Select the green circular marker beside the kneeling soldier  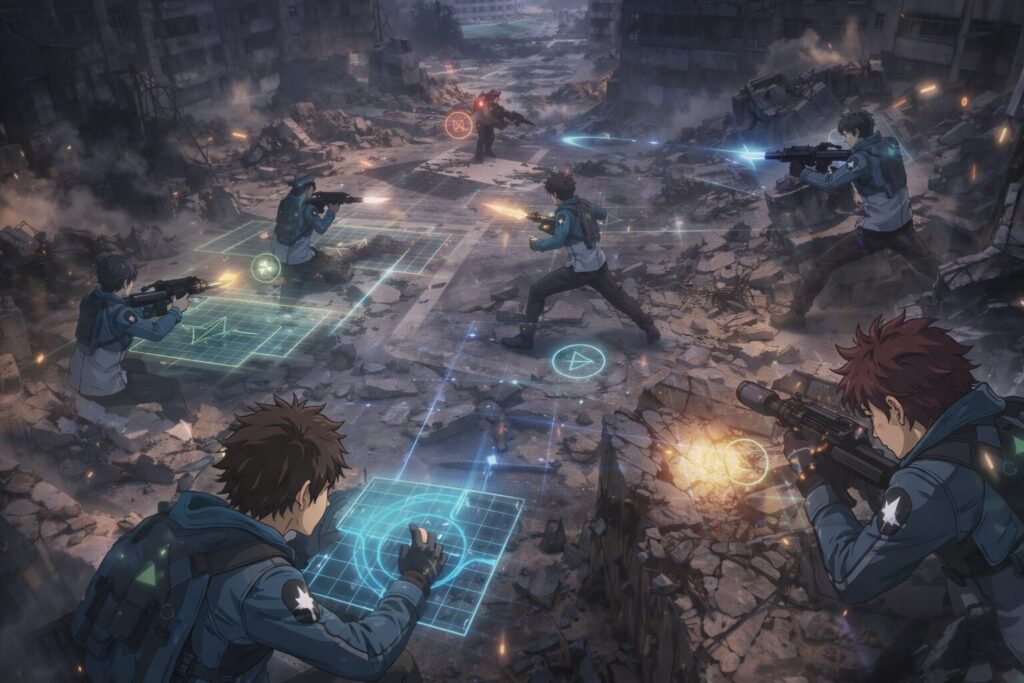tap(265, 267)
